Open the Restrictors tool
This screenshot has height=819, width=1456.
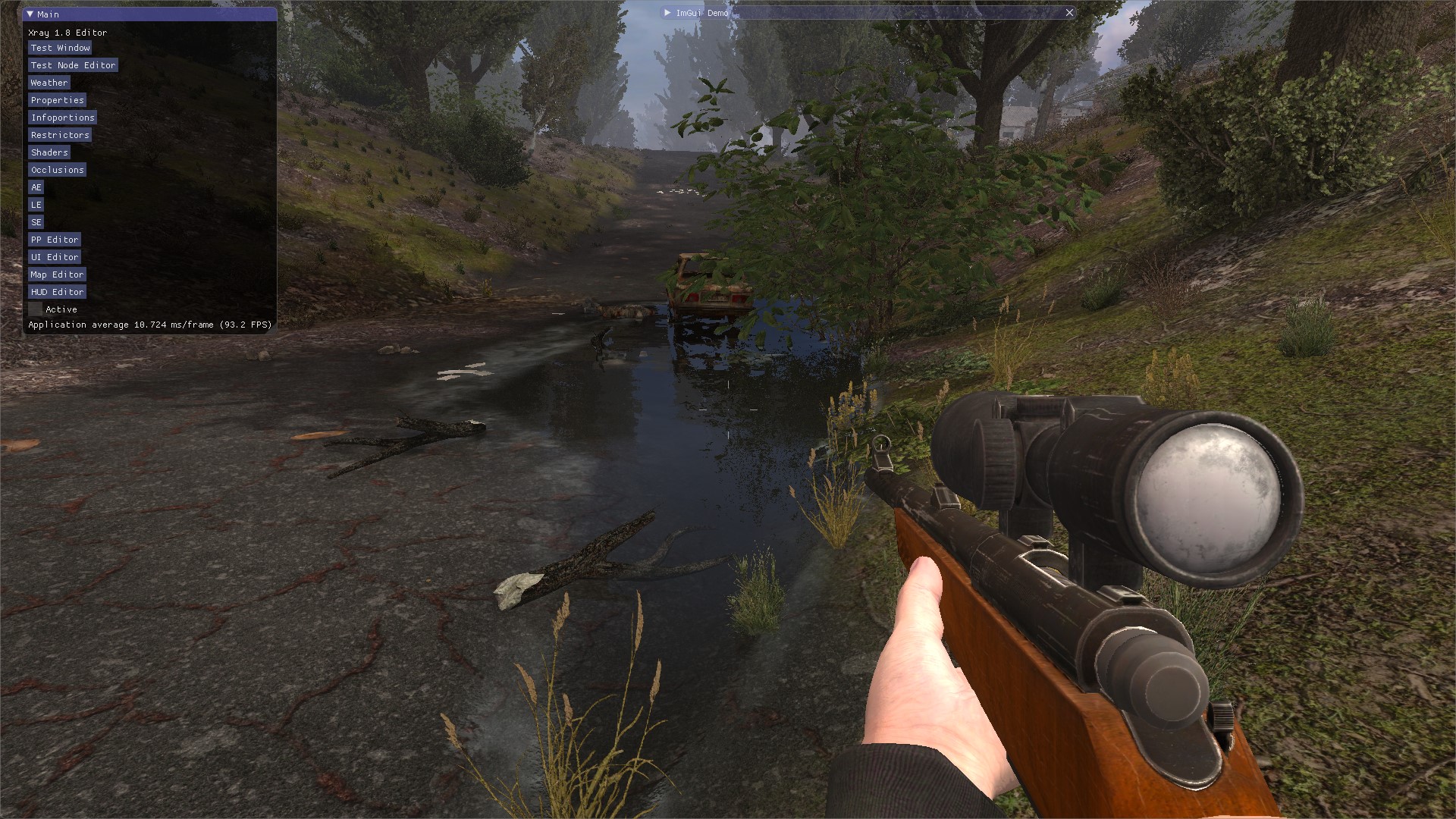(x=60, y=135)
